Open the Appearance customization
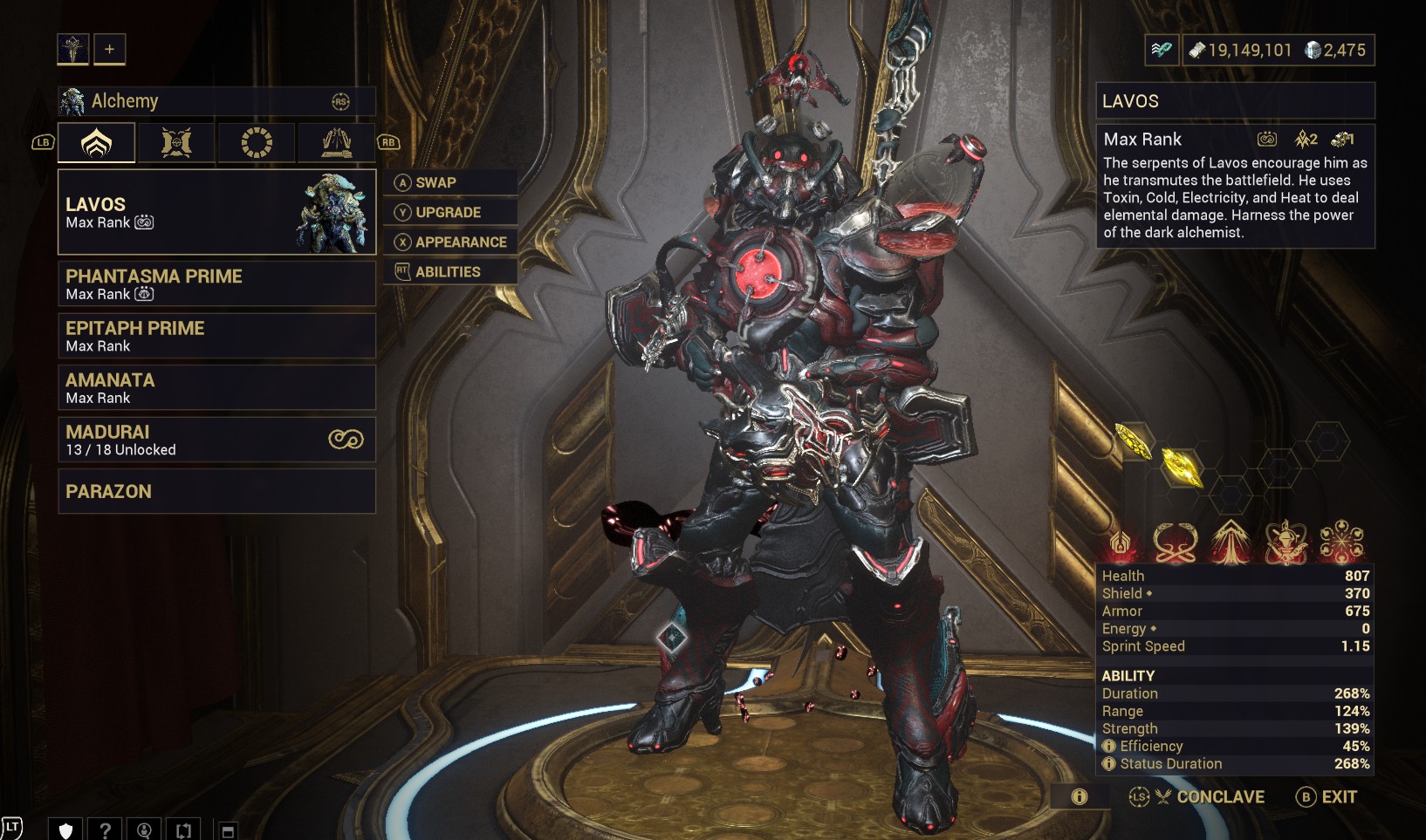1426x840 pixels. click(x=449, y=242)
